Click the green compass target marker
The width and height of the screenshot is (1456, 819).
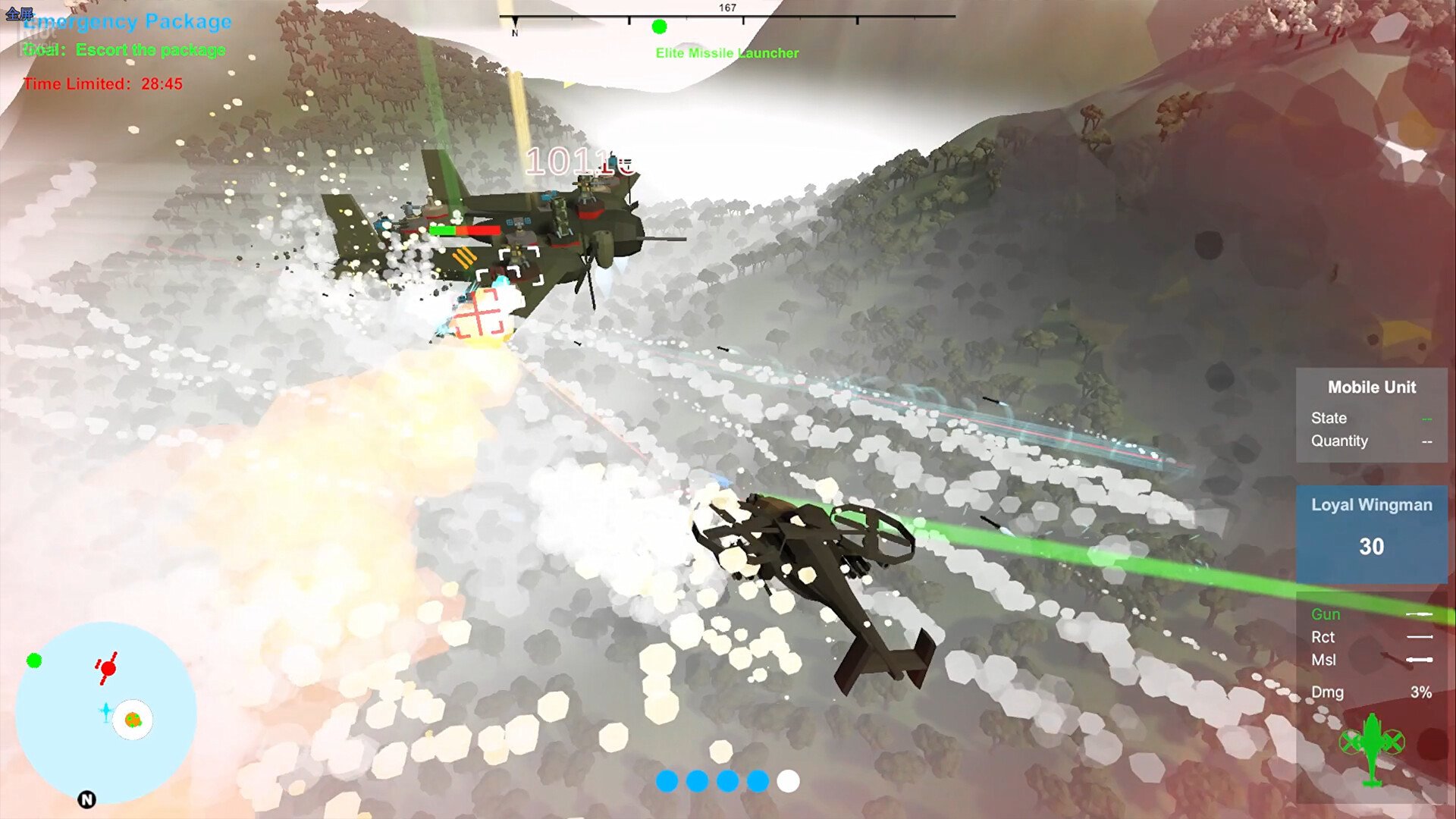coord(659,27)
